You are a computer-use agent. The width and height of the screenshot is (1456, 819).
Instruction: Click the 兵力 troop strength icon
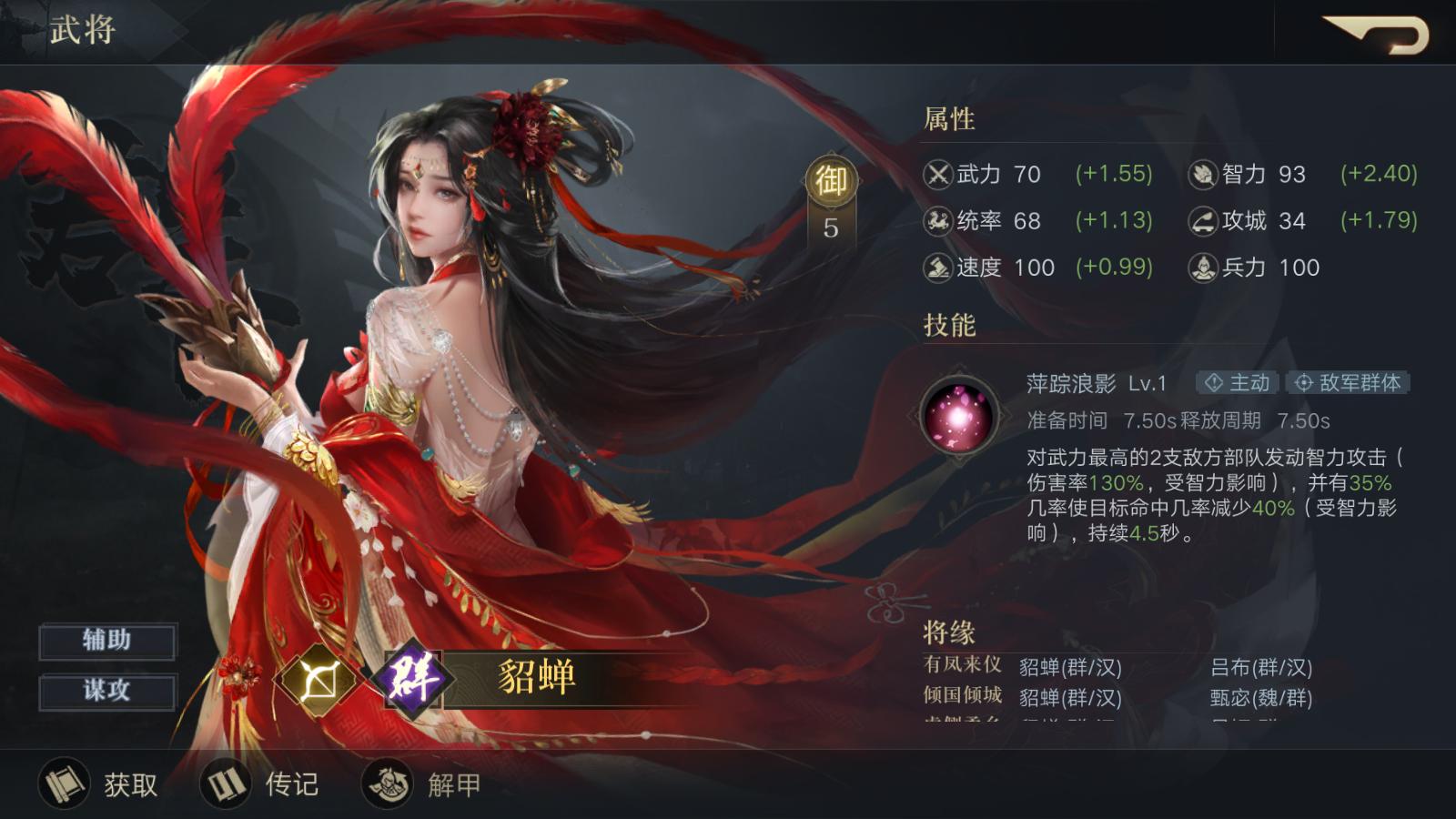tap(1202, 268)
